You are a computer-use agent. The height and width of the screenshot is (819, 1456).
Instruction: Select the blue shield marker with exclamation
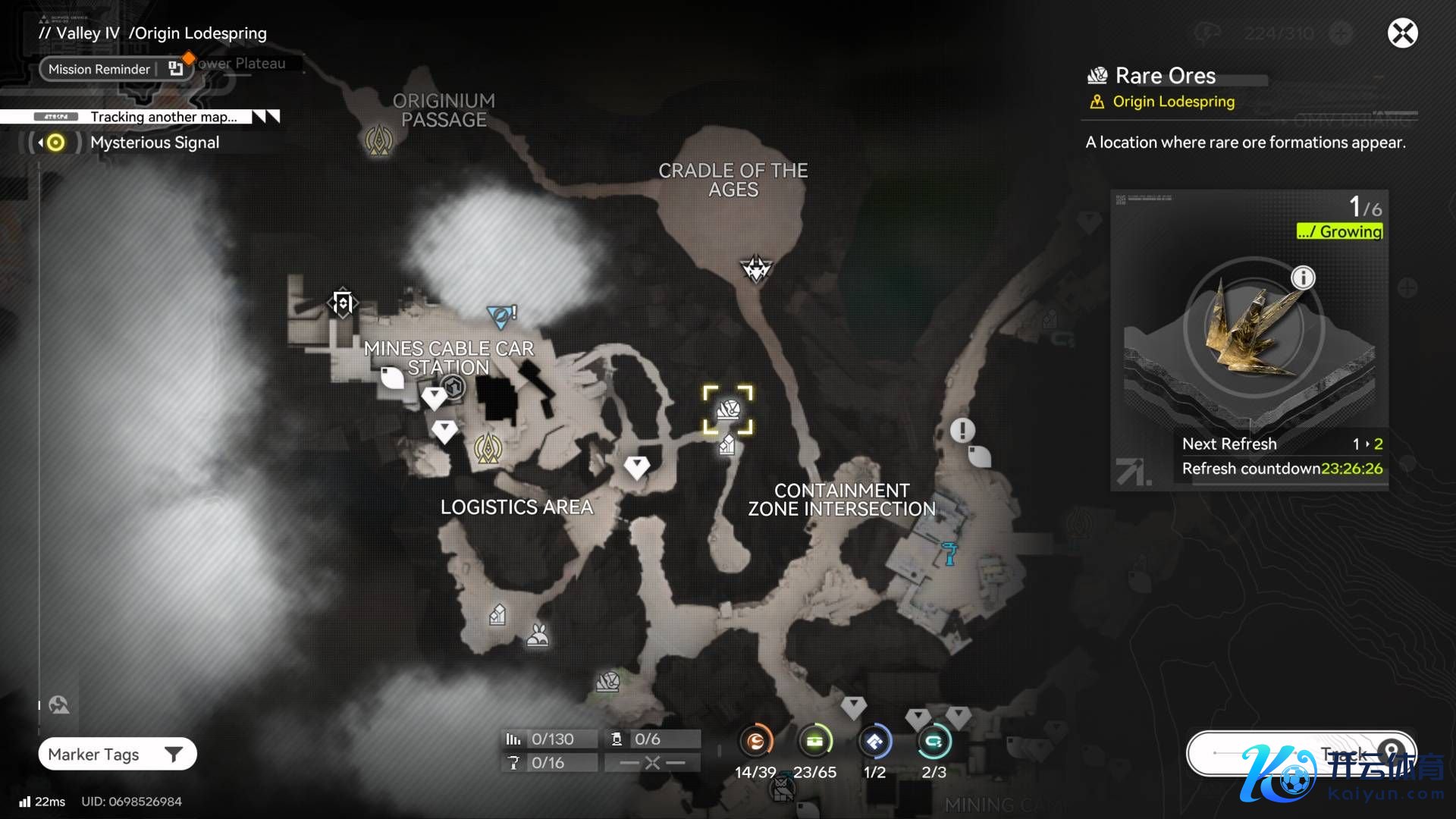pyautogui.click(x=501, y=315)
